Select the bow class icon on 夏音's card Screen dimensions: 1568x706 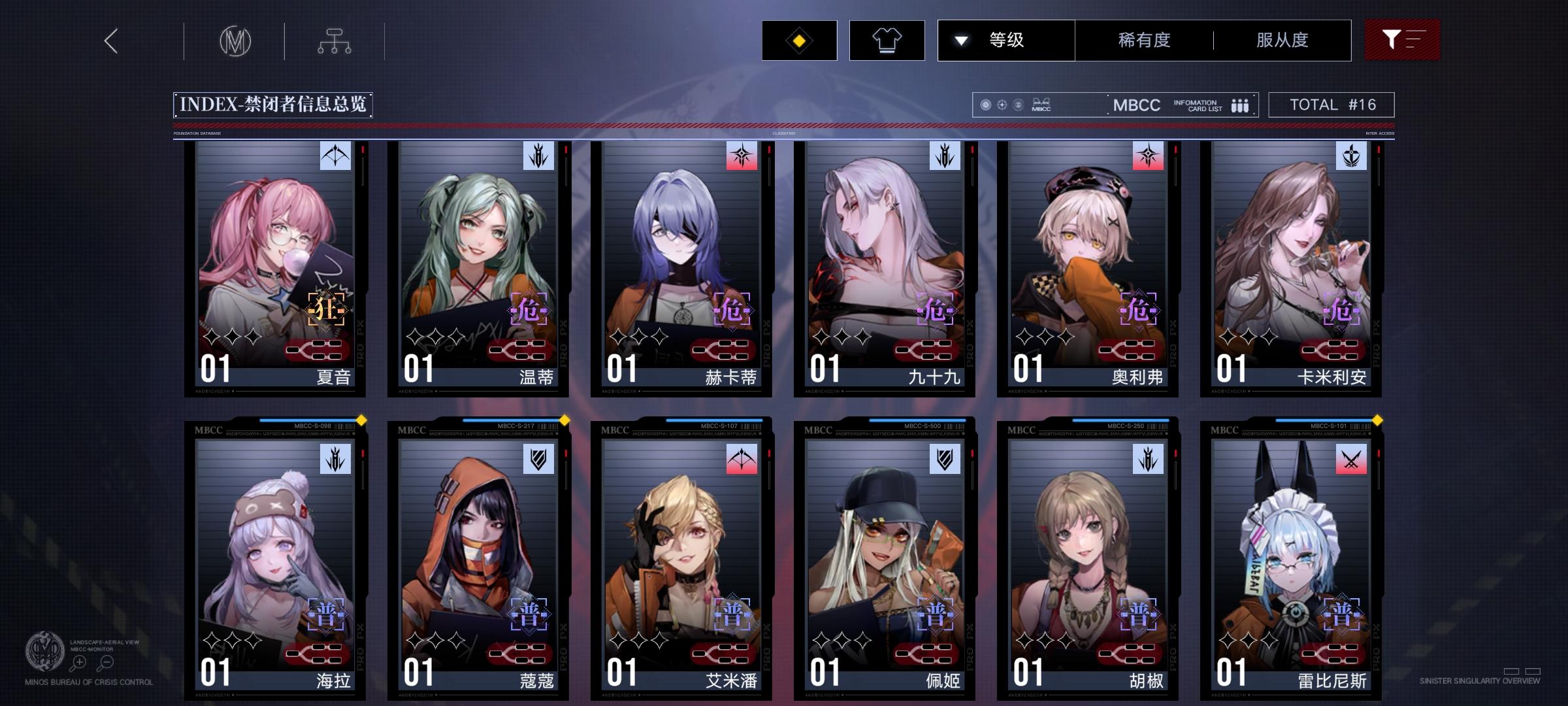tap(335, 156)
